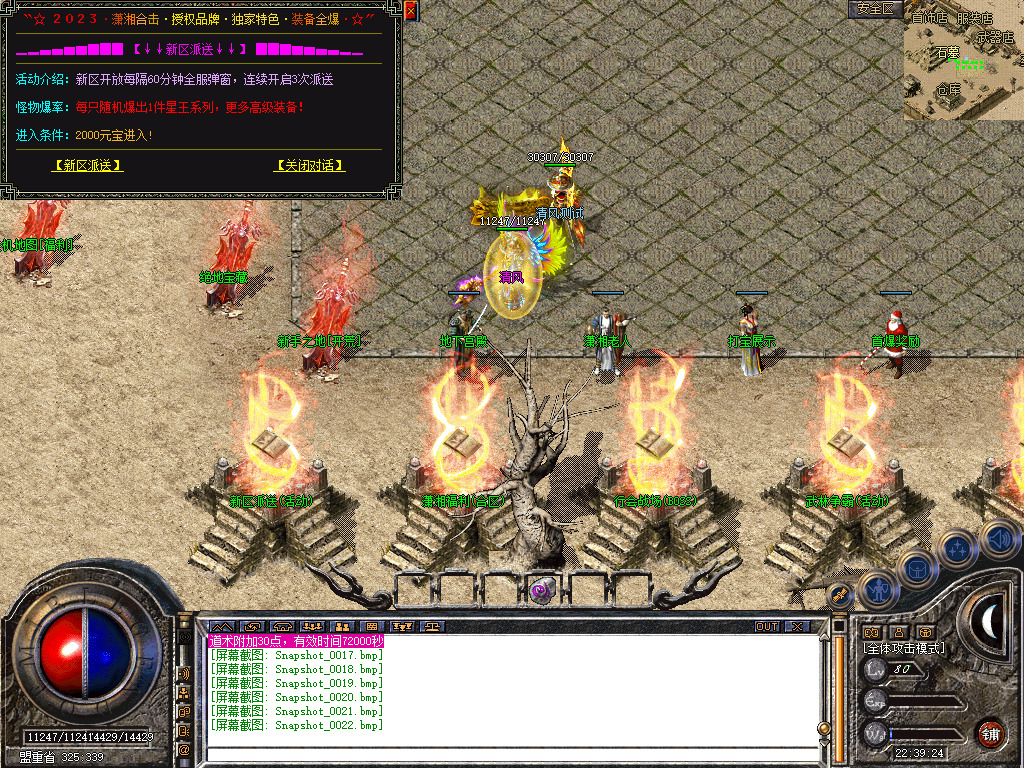The width and height of the screenshot is (1024, 768).
Task: Click the scales icon in the chat toolbar
Action: coord(433,627)
